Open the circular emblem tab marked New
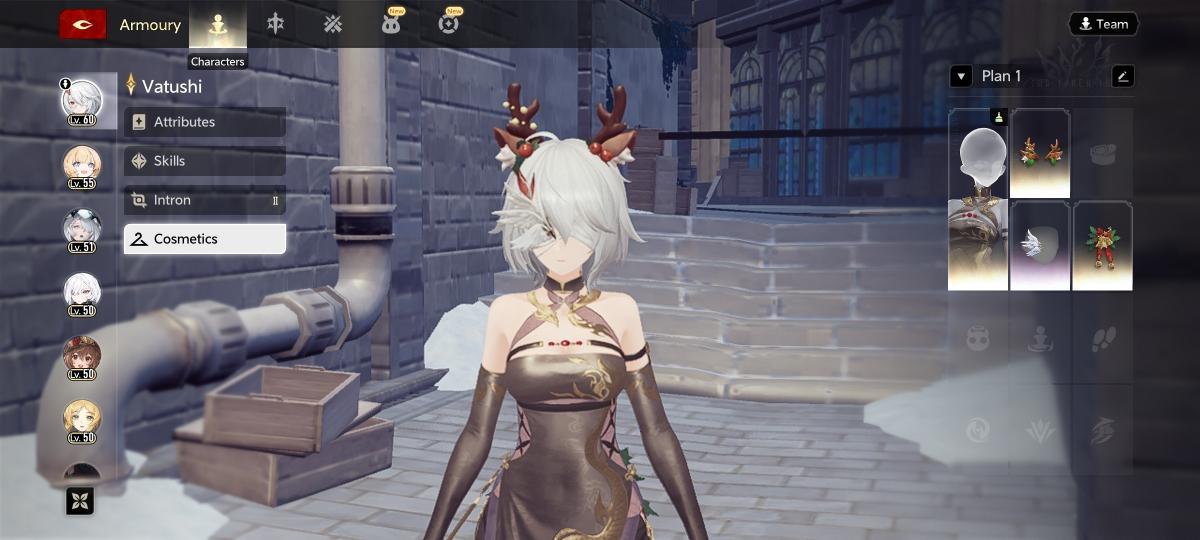This screenshot has width=1200, height=540. pos(449,25)
